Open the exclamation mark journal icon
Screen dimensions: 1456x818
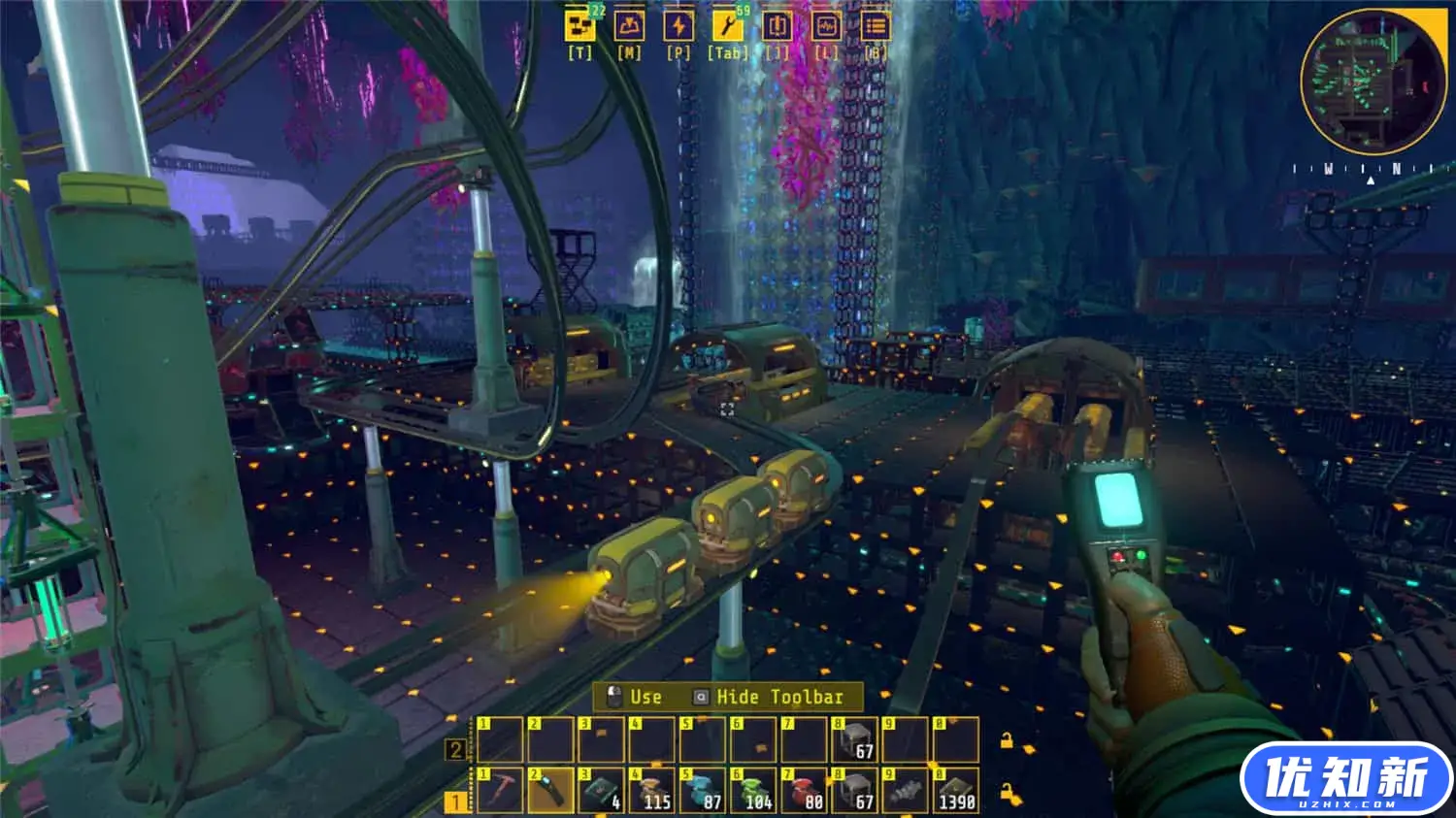[x=777, y=26]
